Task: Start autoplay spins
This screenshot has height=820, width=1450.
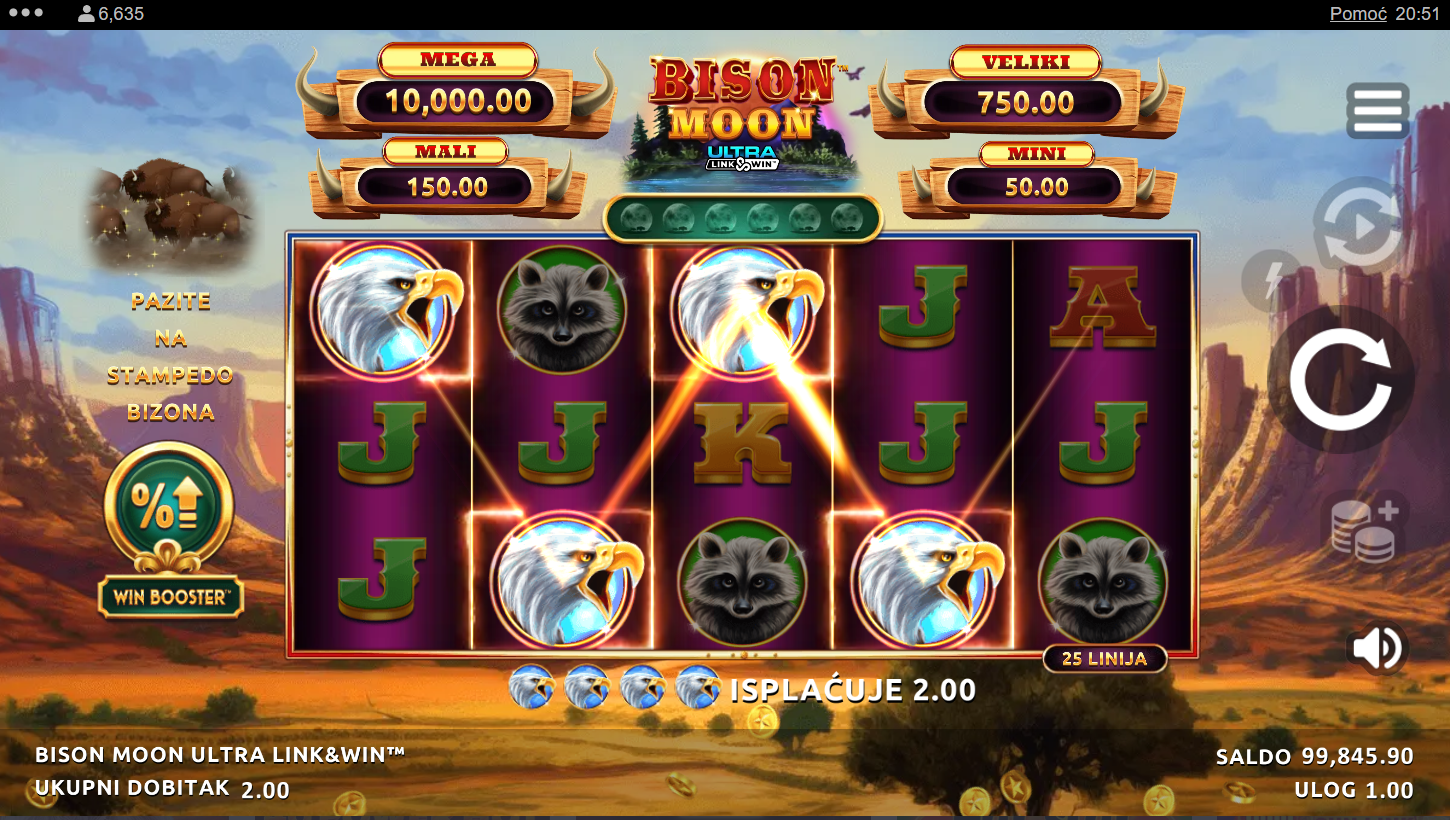Action: pyautogui.click(x=1358, y=227)
